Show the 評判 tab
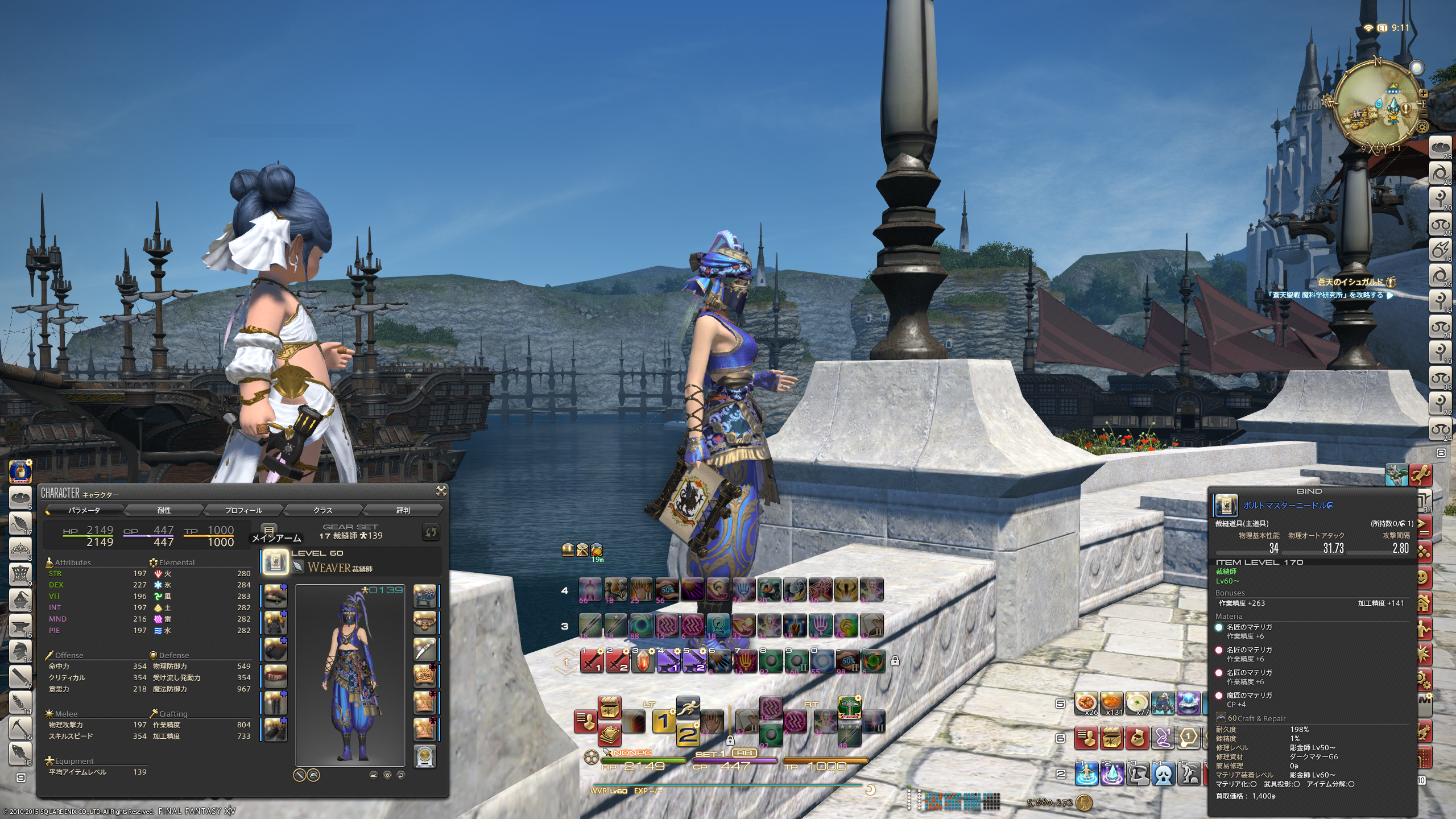Image resolution: width=1456 pixels, height=819 pixels. (403, 510)
